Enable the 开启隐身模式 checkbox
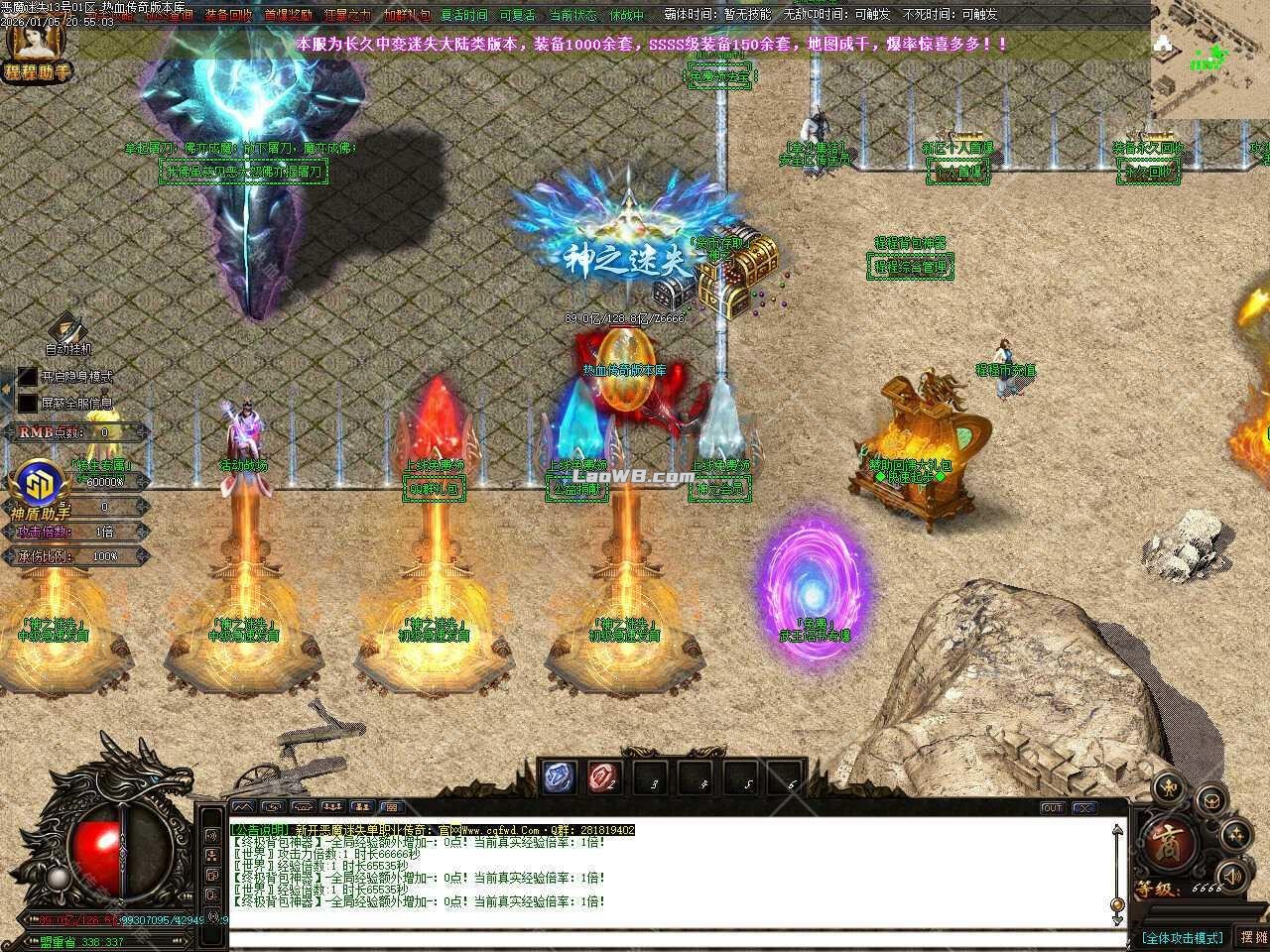Screen dimensions: 1270x952 click(x=28, y=377)
